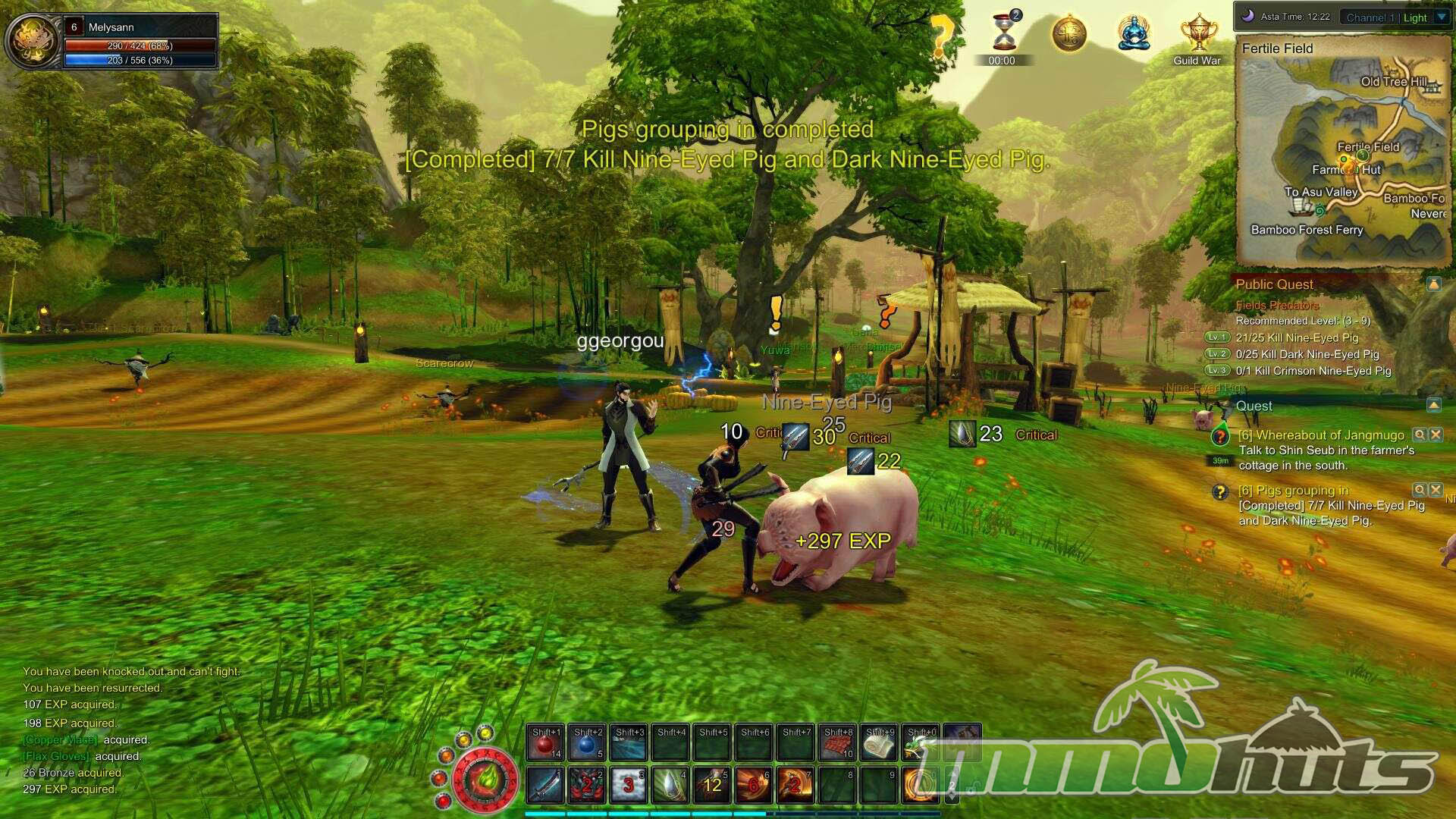
Task: Click the Fertile Field minimap
Action: [x=1343, y=159]
